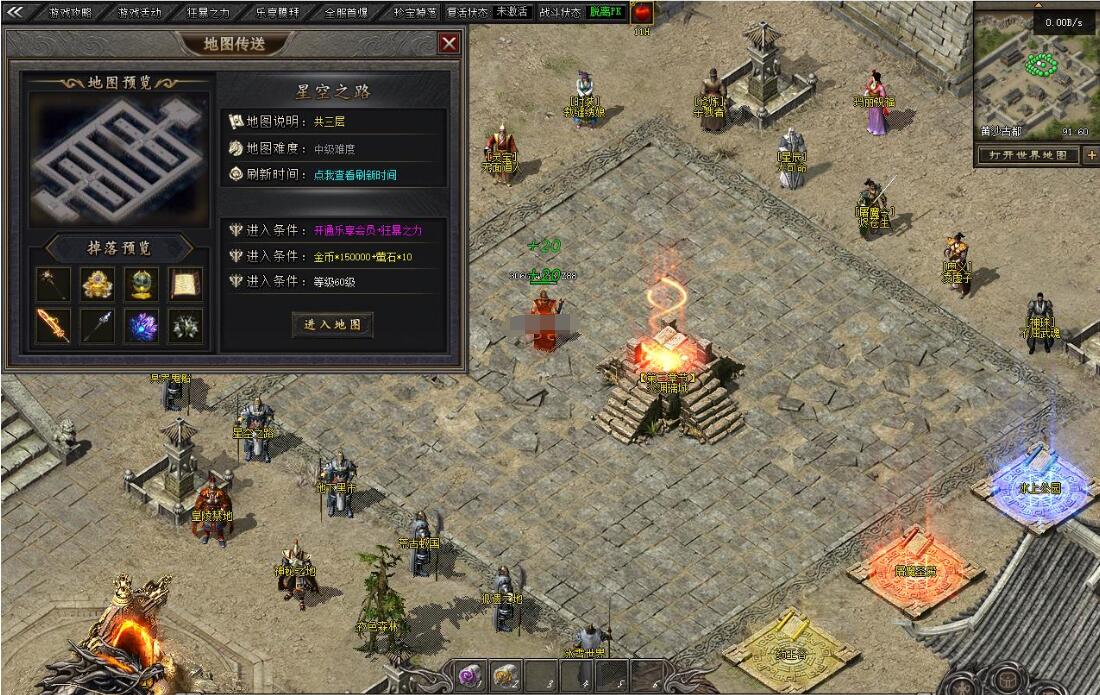
Task: Open the 游戏攻略 game guide menu
Action: pos(70,13)
